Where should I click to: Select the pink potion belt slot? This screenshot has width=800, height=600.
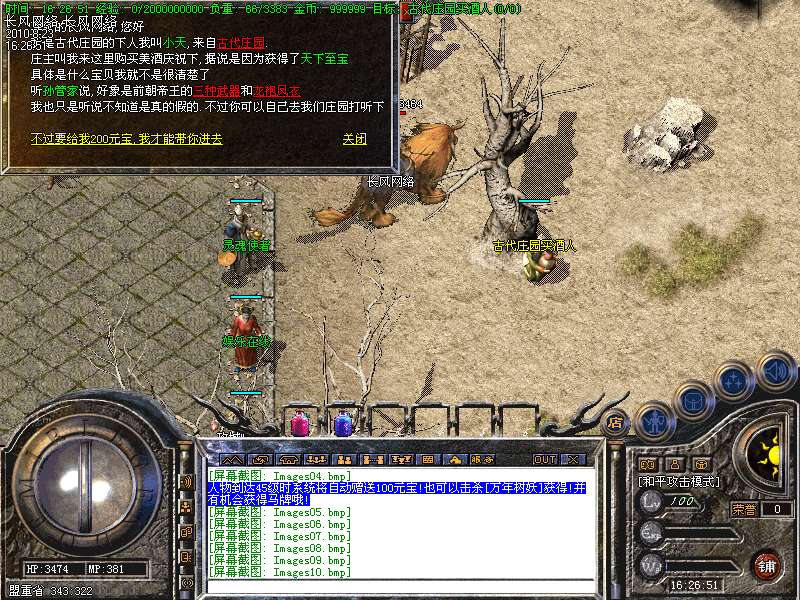pyautogui.click(x=299, y=424)
